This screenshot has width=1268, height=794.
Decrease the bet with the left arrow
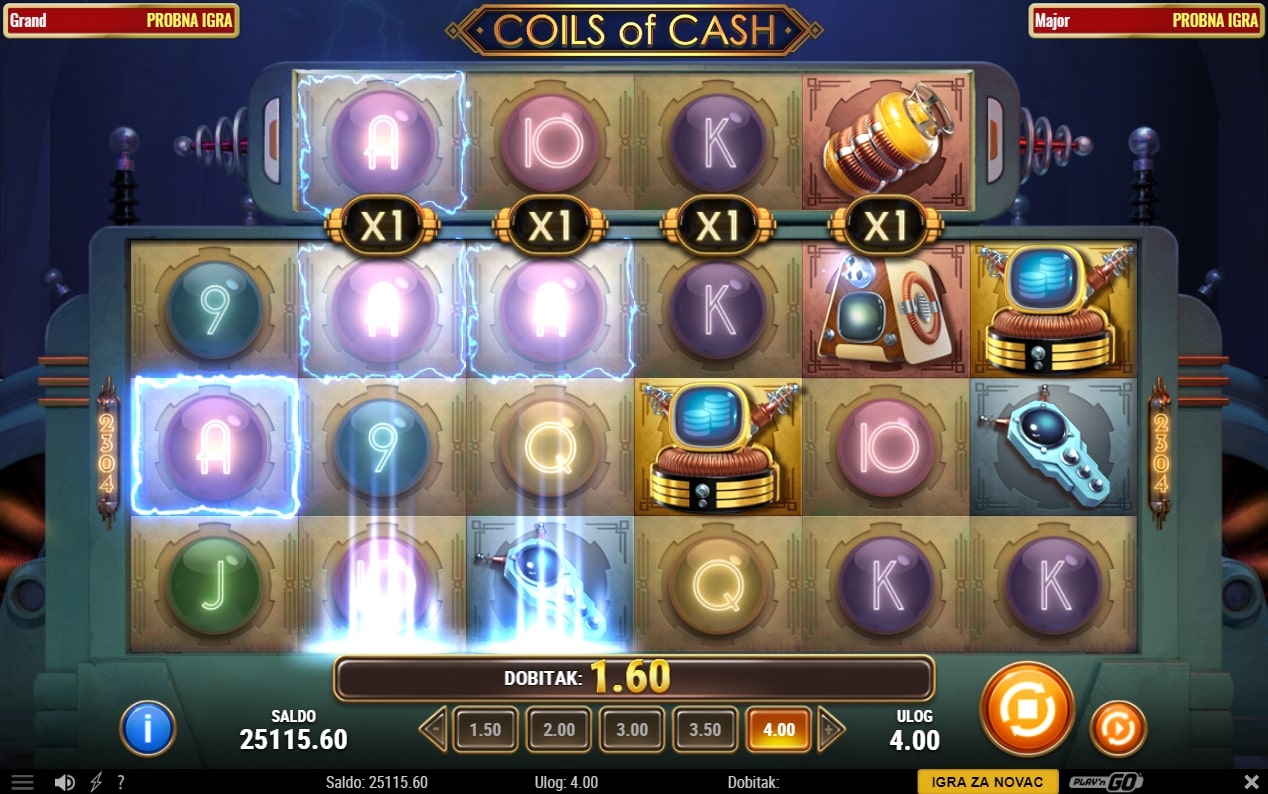pyautogui.click(x=433, y=729)
